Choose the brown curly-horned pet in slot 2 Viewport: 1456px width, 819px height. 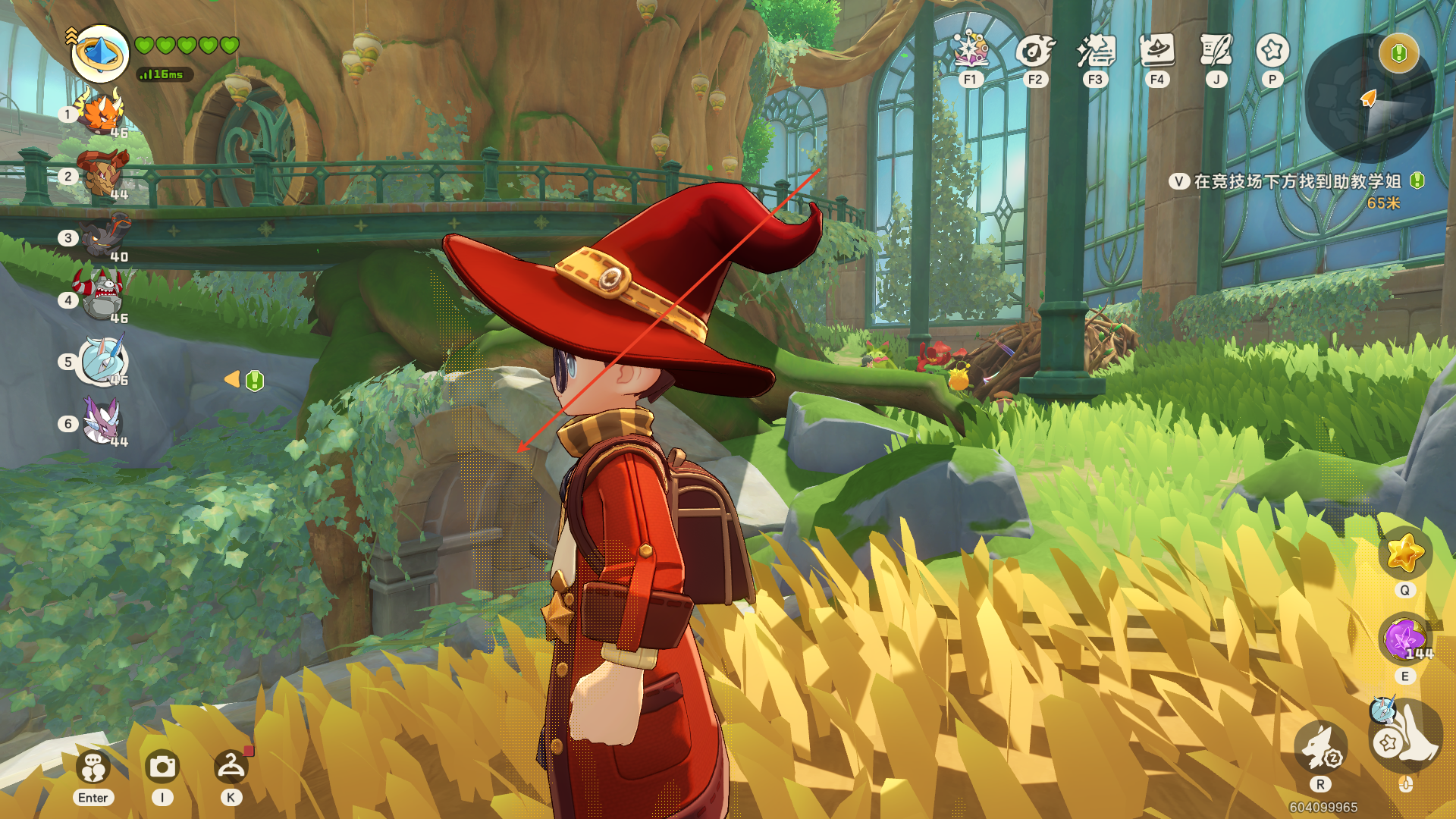[102, 174]
